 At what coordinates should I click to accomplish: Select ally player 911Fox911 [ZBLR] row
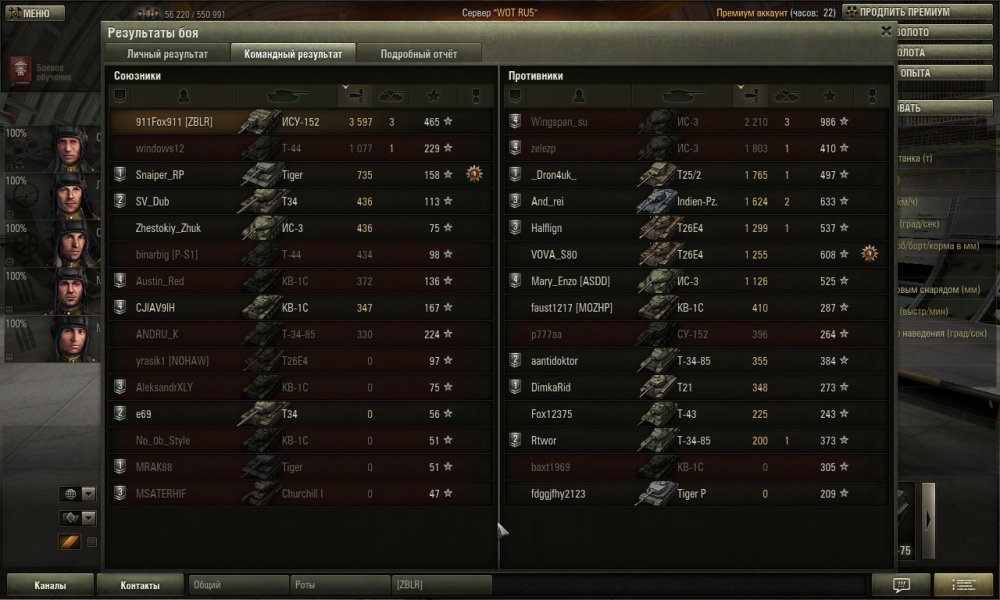tap(300, 122)
